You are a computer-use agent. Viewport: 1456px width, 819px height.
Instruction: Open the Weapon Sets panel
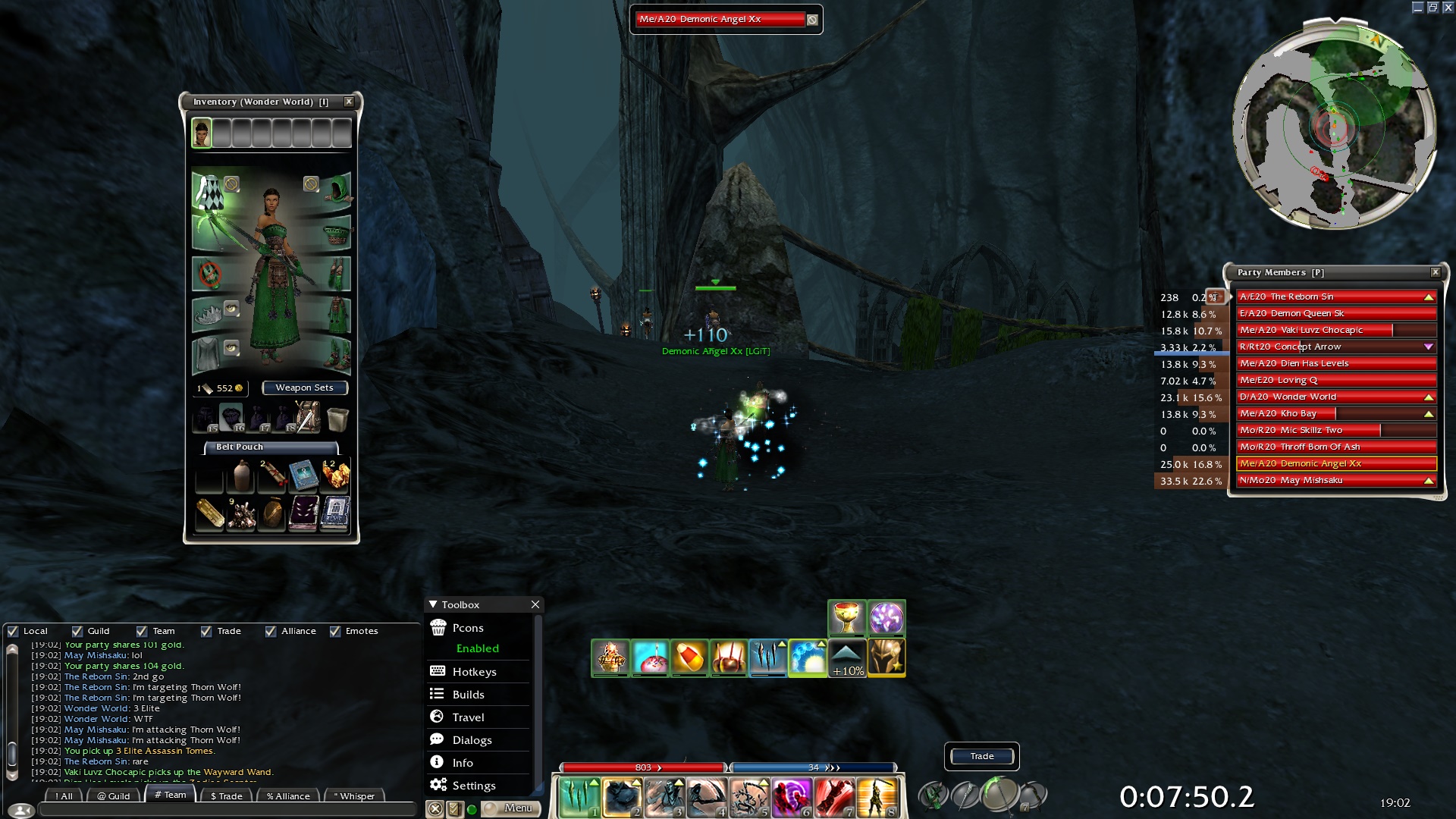(x=304, y=388)
